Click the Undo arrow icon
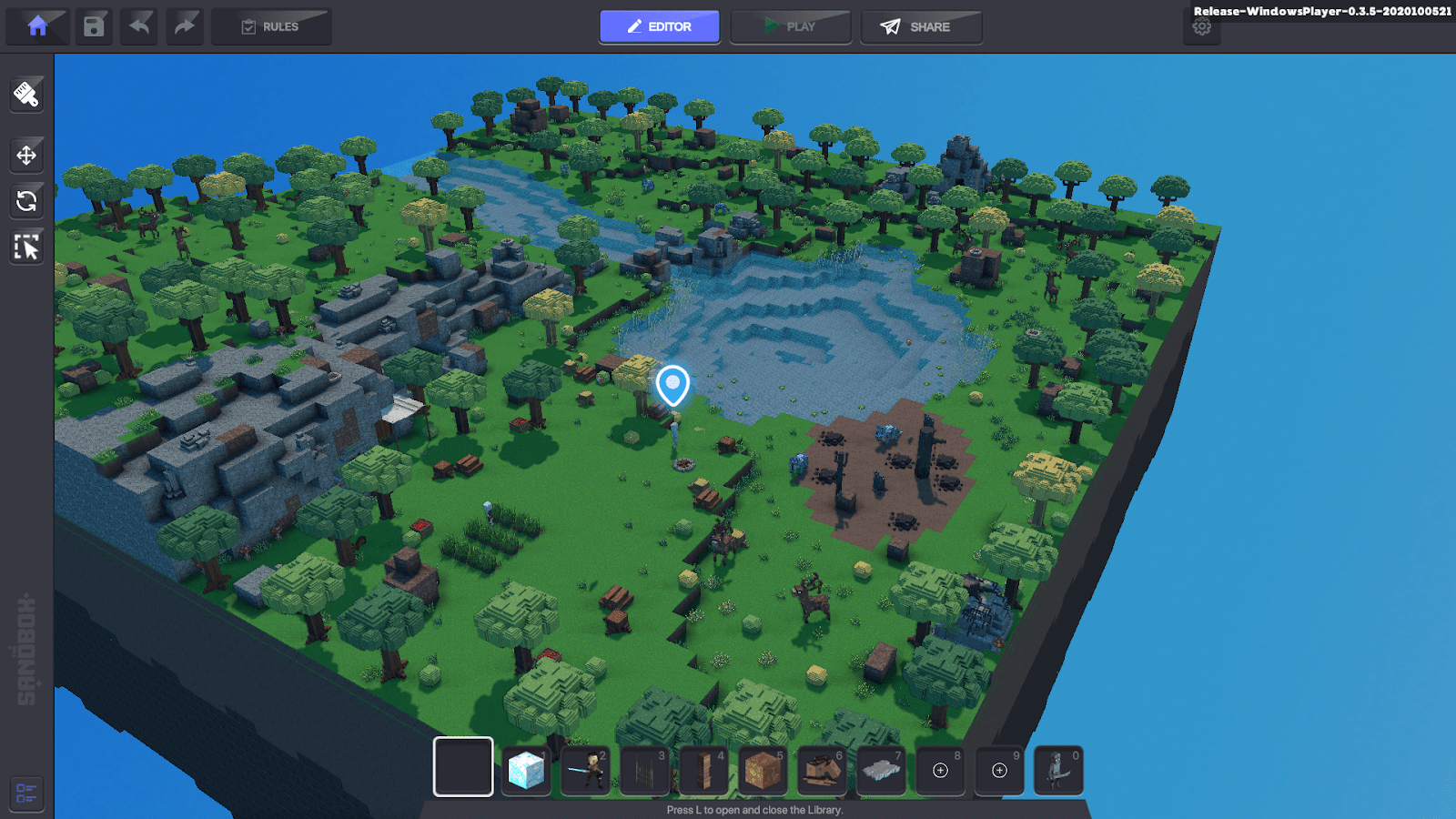Viewport: 1456px width, 819px height. point(138,26)
